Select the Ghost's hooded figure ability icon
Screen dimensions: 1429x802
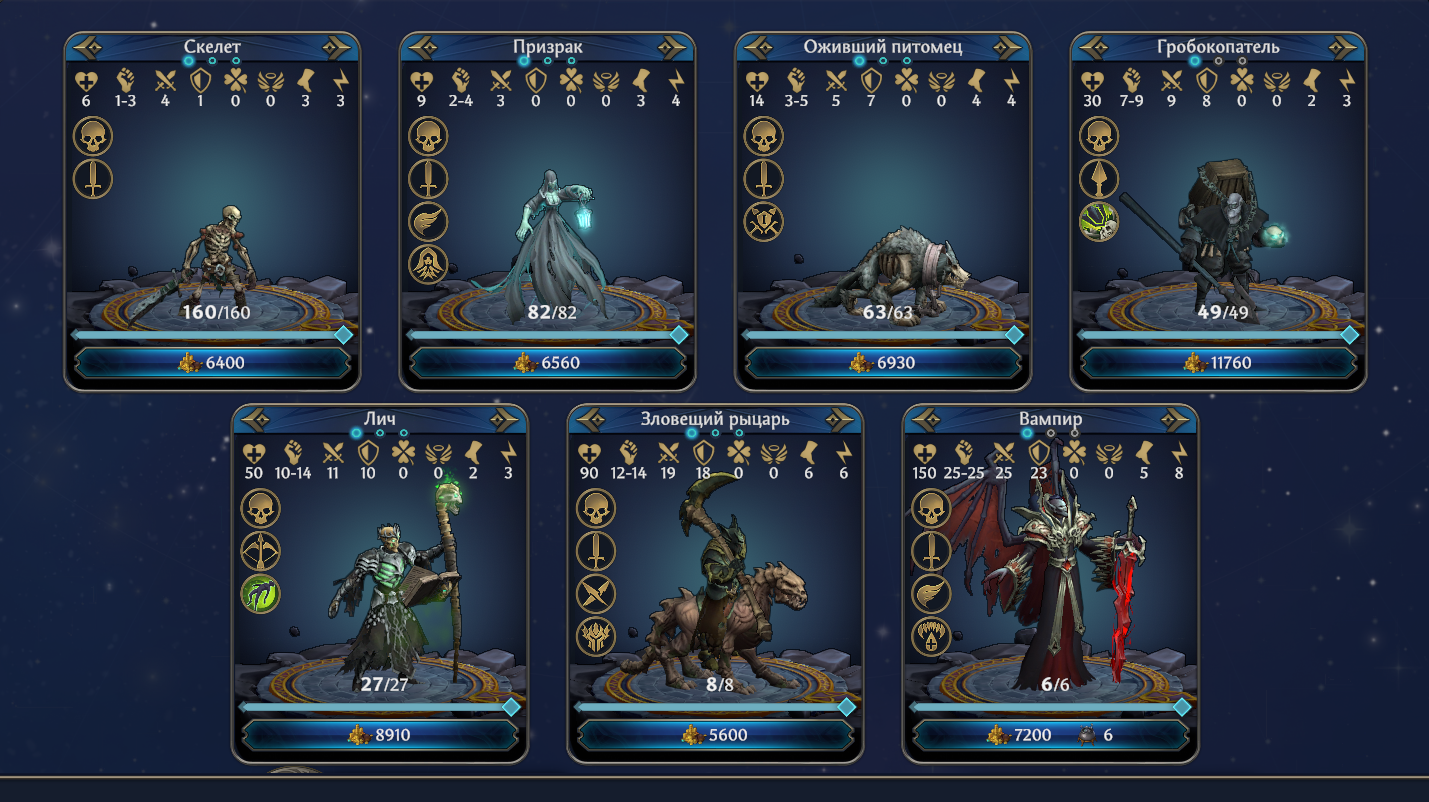tap(428, 265)
